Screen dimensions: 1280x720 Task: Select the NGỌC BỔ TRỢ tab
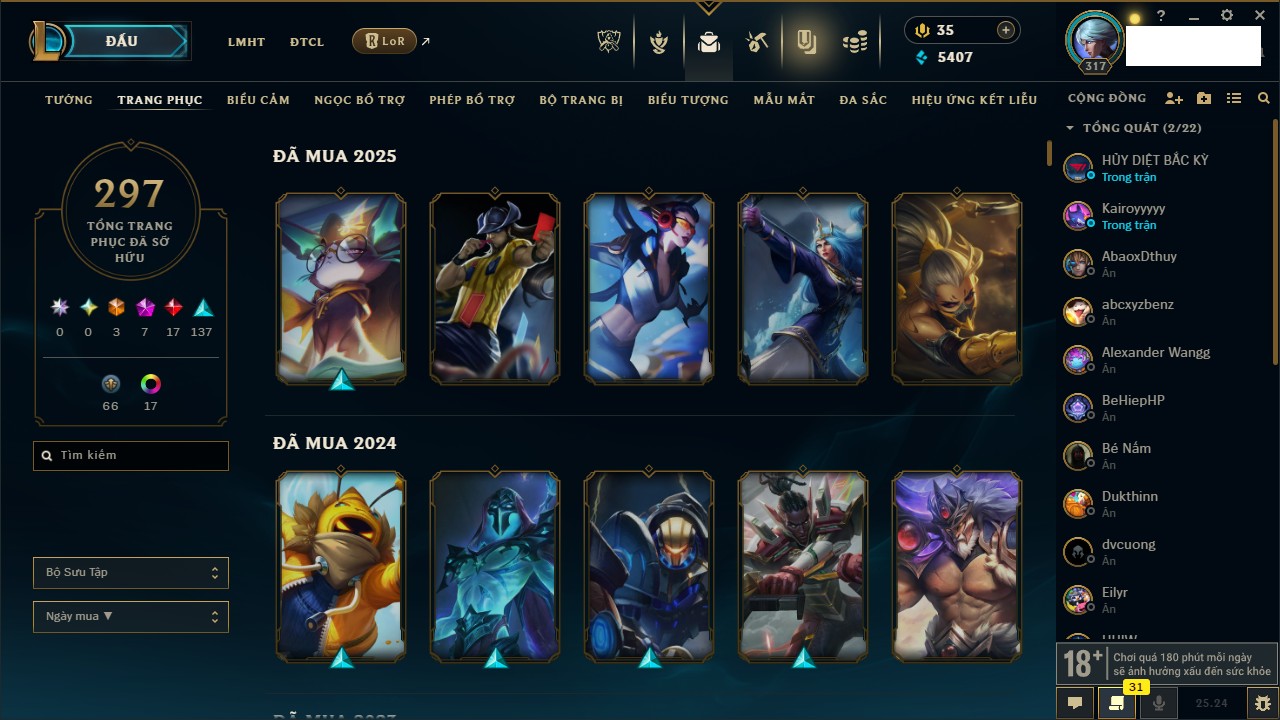pyautogui.click(x=359, y=100)
